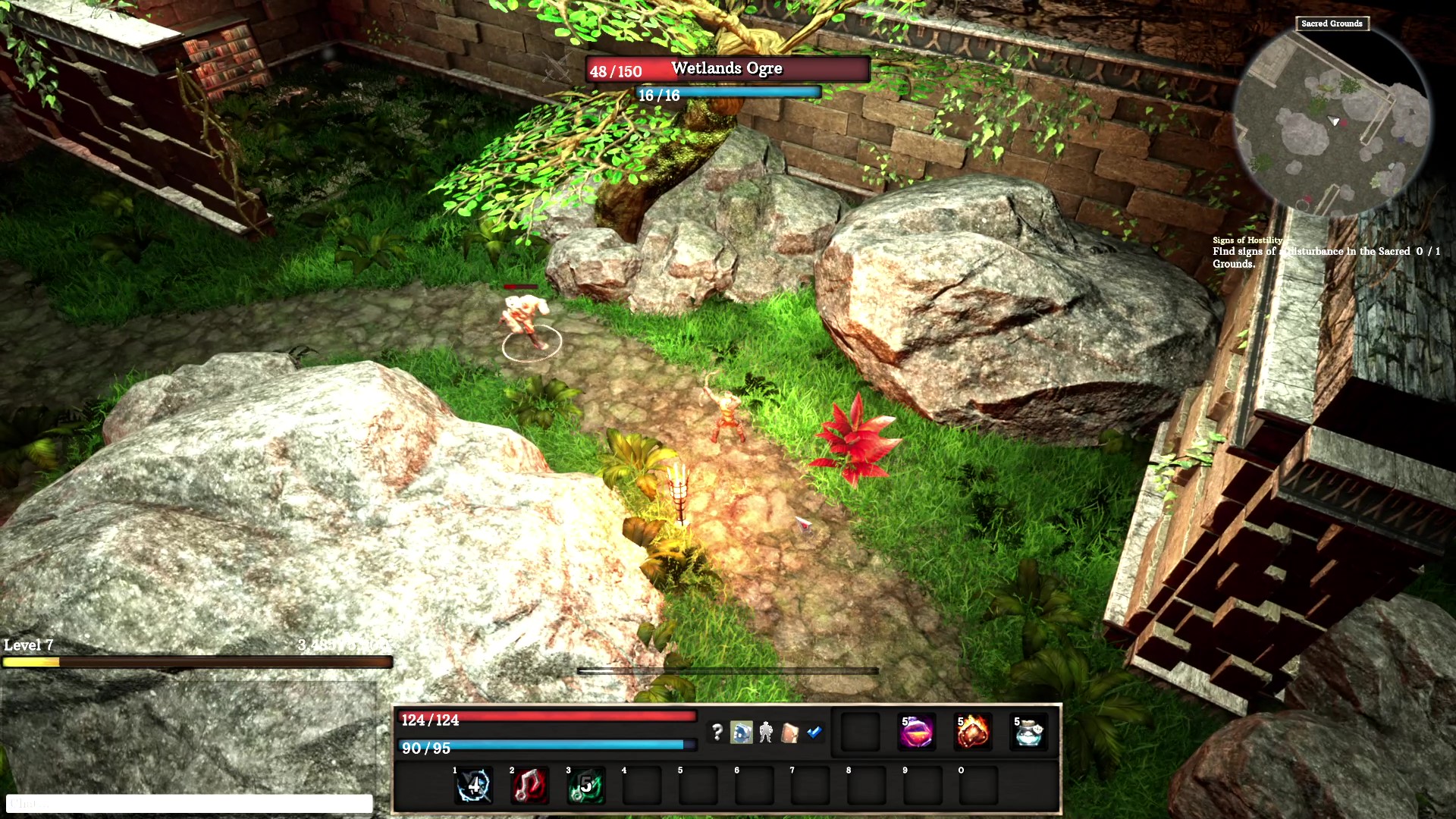Click the Sacred Grounds zone label
The width and height of the screenshot is (1456, 819).
tap(1332, 24)
